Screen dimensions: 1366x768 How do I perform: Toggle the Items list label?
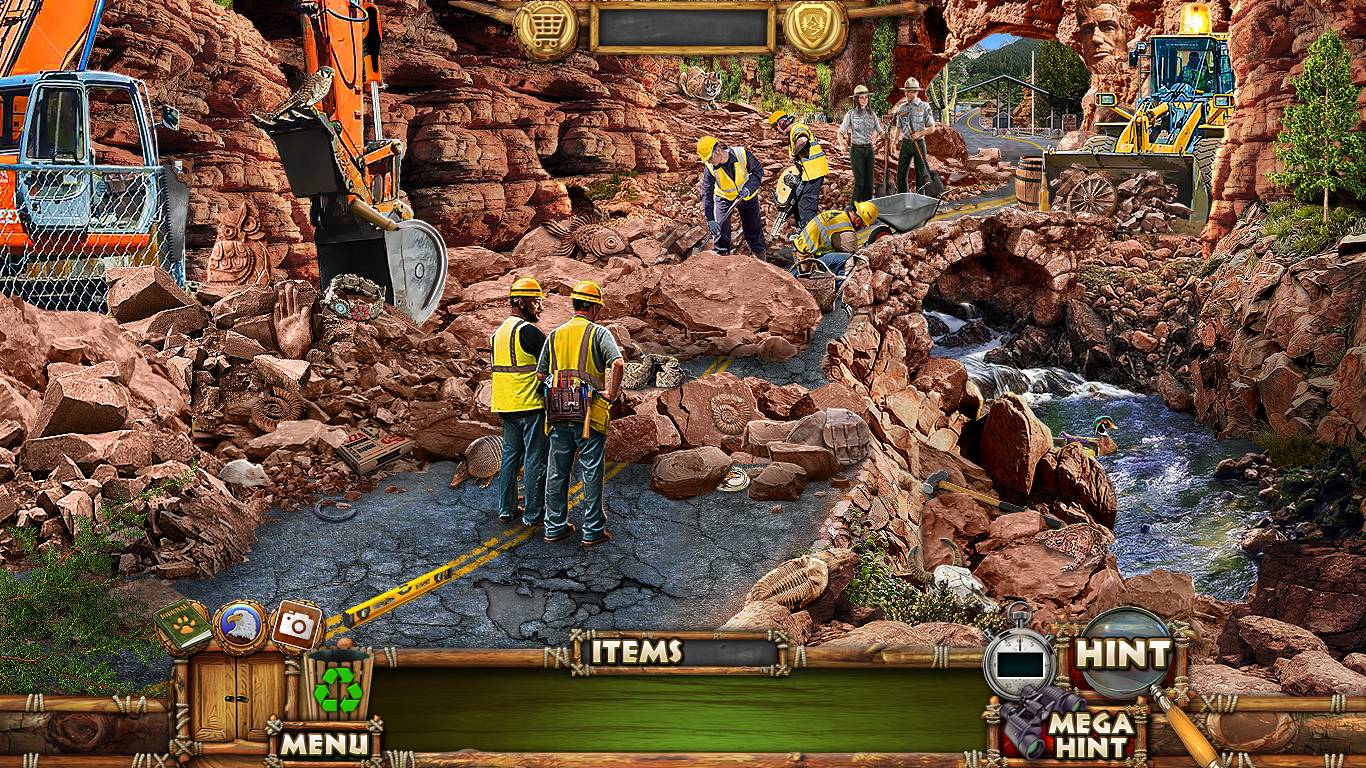(x=636, y=652)
